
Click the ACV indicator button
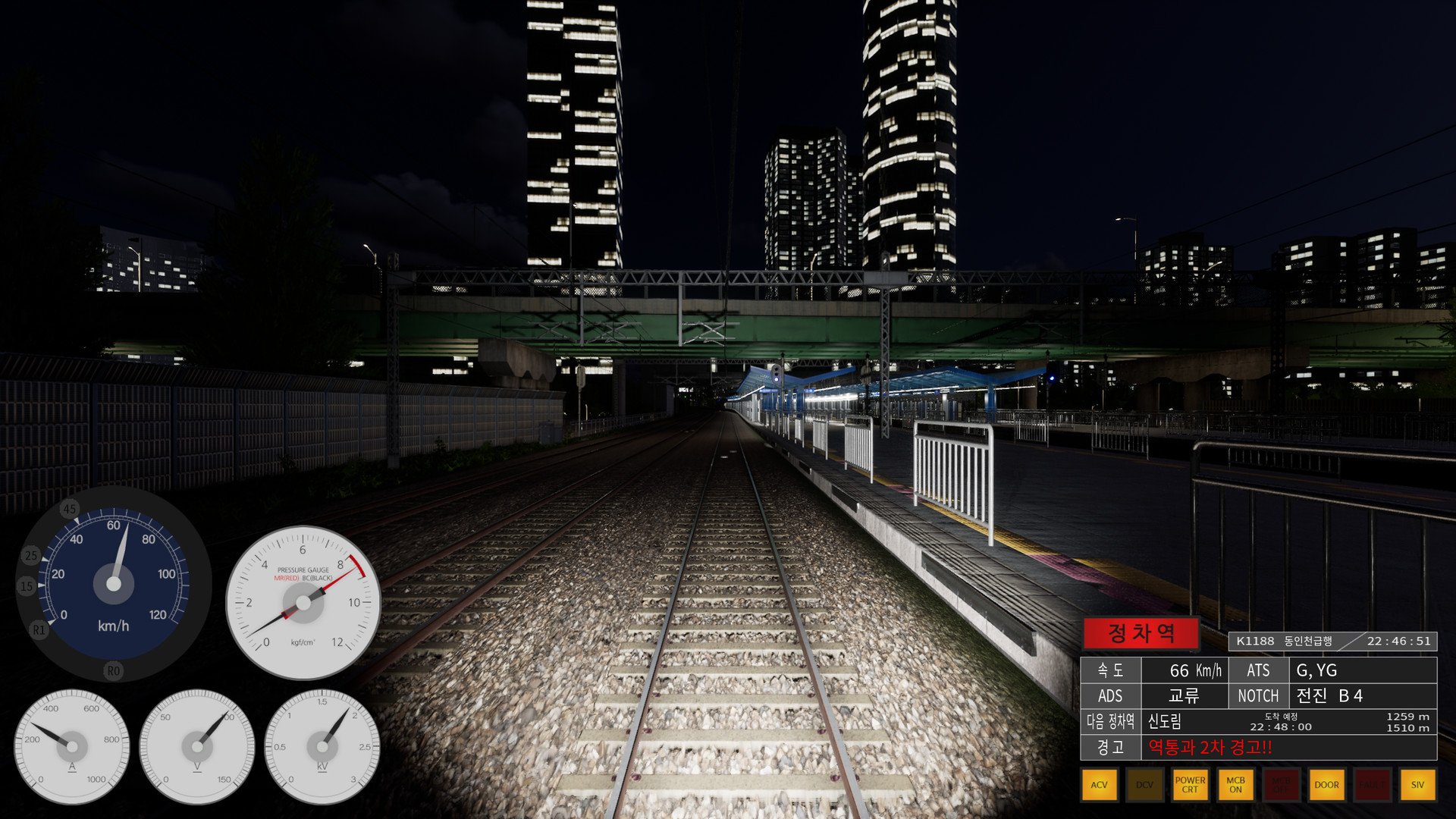coord(1099,785)
